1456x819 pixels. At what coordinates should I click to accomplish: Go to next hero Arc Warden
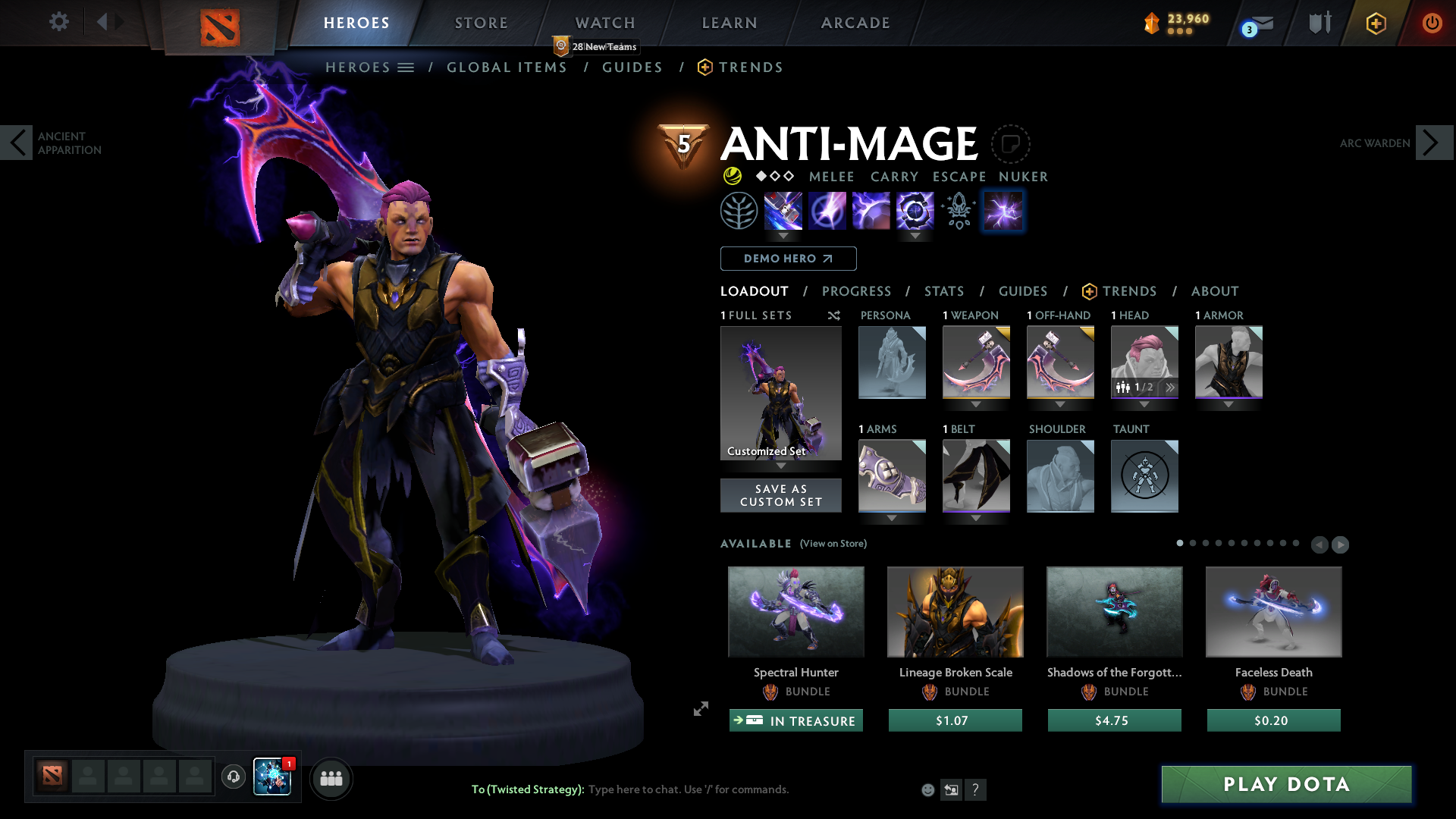(x=1433, y=143)
